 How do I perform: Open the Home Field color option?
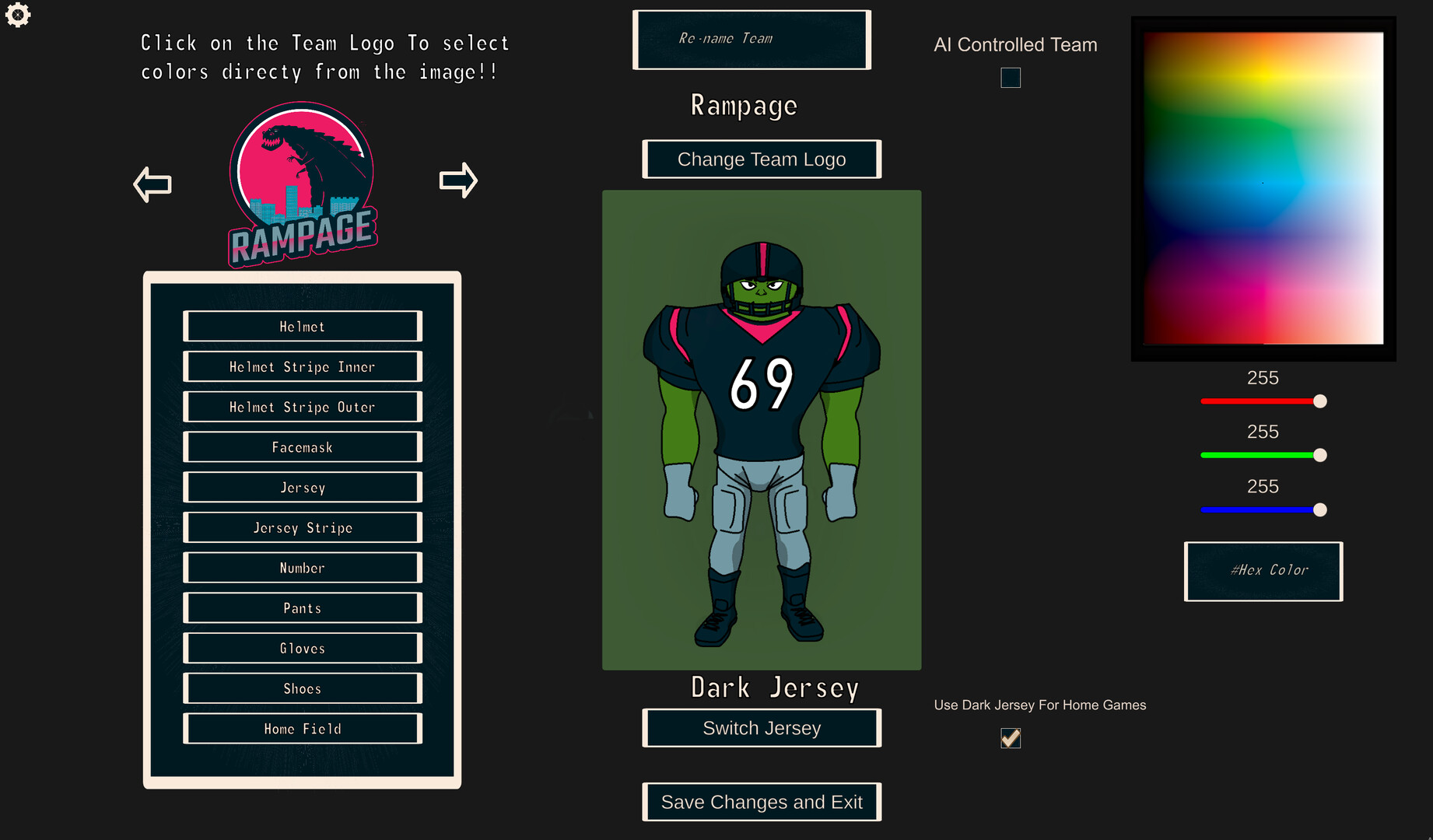302,728
